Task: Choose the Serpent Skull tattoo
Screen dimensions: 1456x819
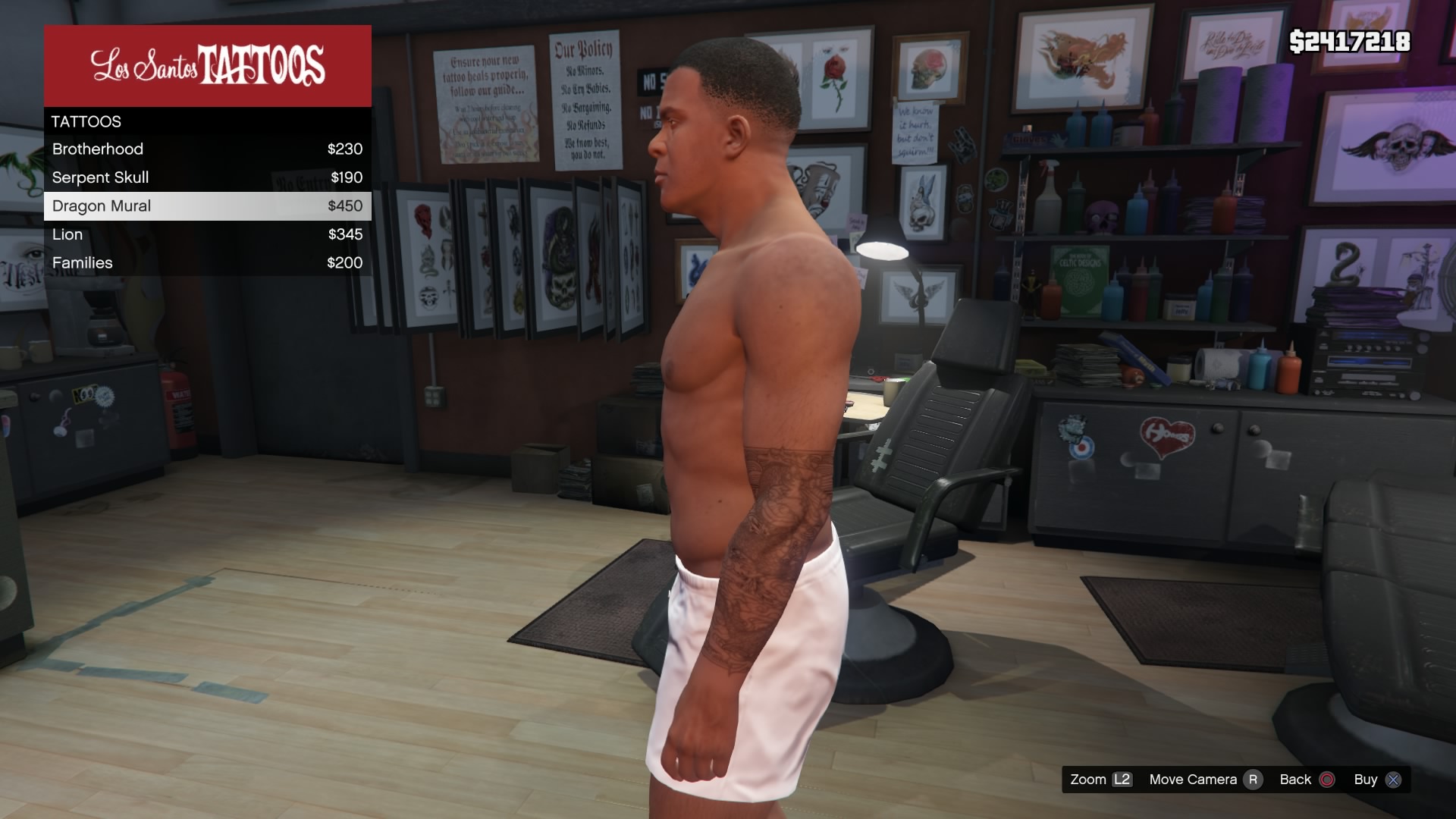Action: point(207,177)
